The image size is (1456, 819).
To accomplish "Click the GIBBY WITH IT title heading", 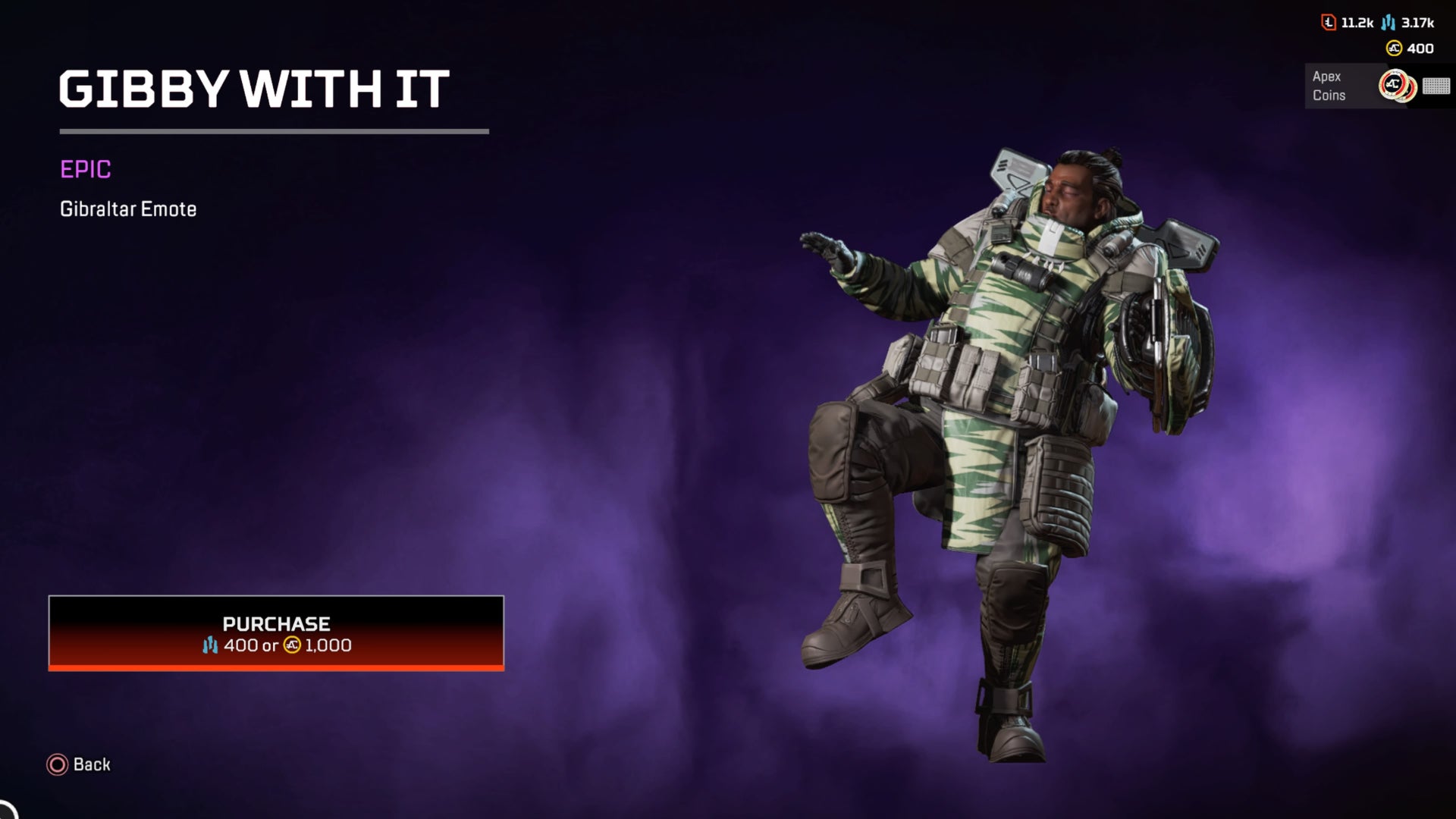I will [x=254, y=89].
